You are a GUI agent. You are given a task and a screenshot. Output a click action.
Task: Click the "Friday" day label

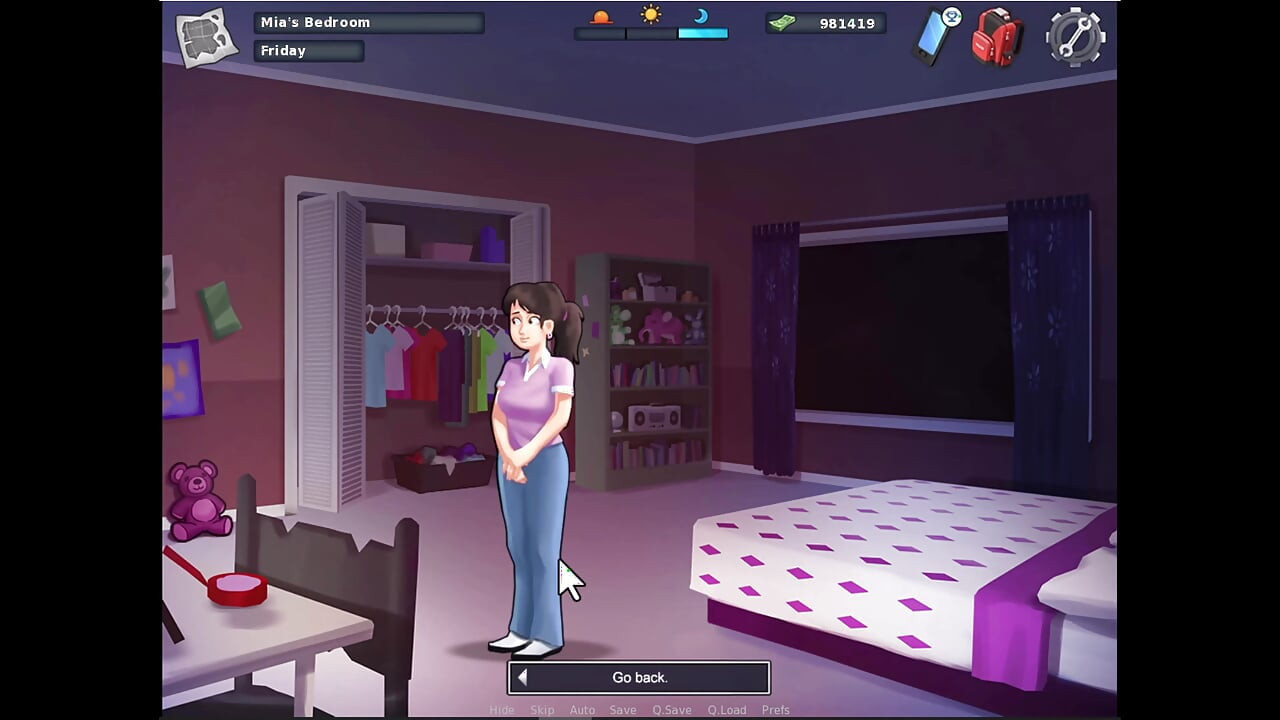(x=308, y=50)
